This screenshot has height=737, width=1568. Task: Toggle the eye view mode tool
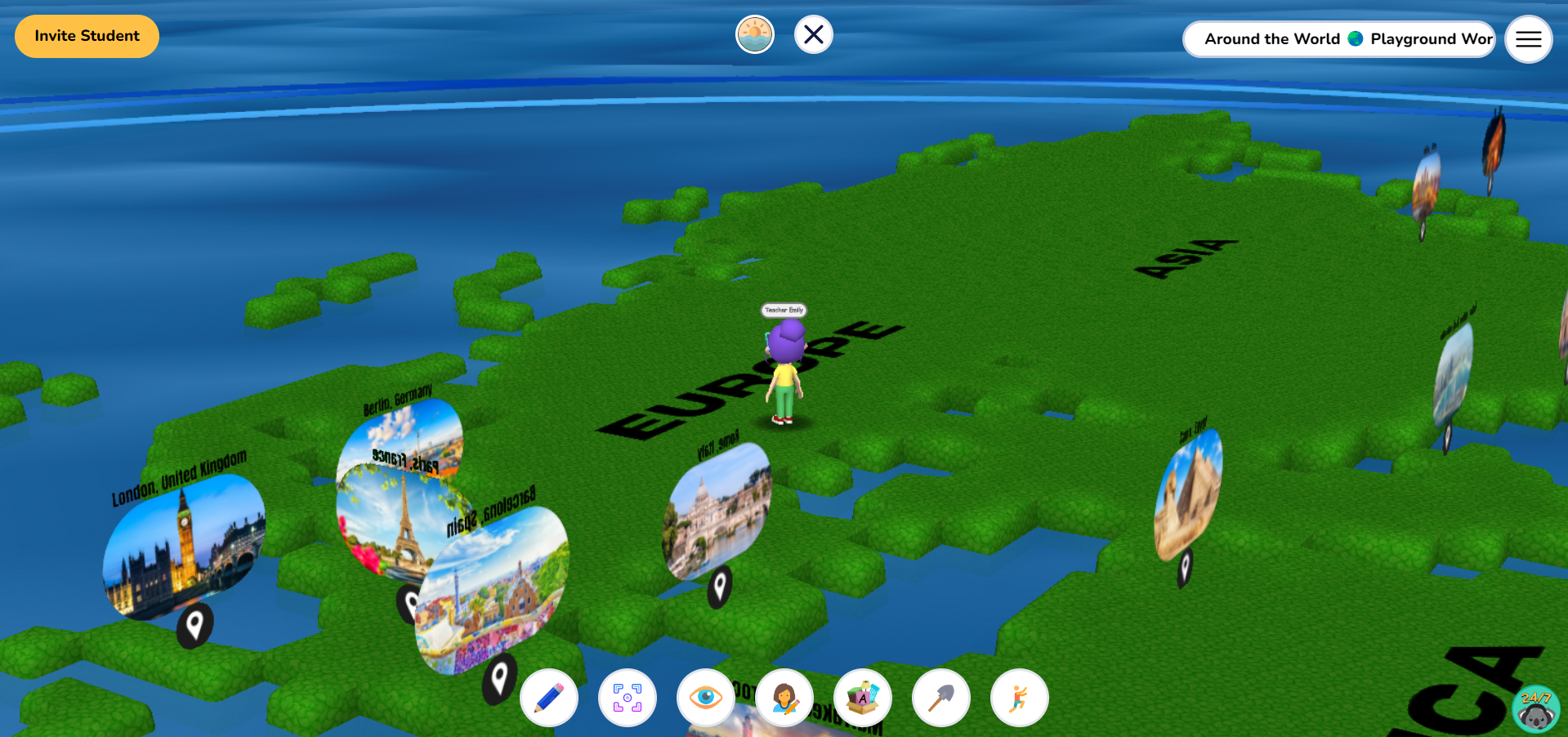706,698
